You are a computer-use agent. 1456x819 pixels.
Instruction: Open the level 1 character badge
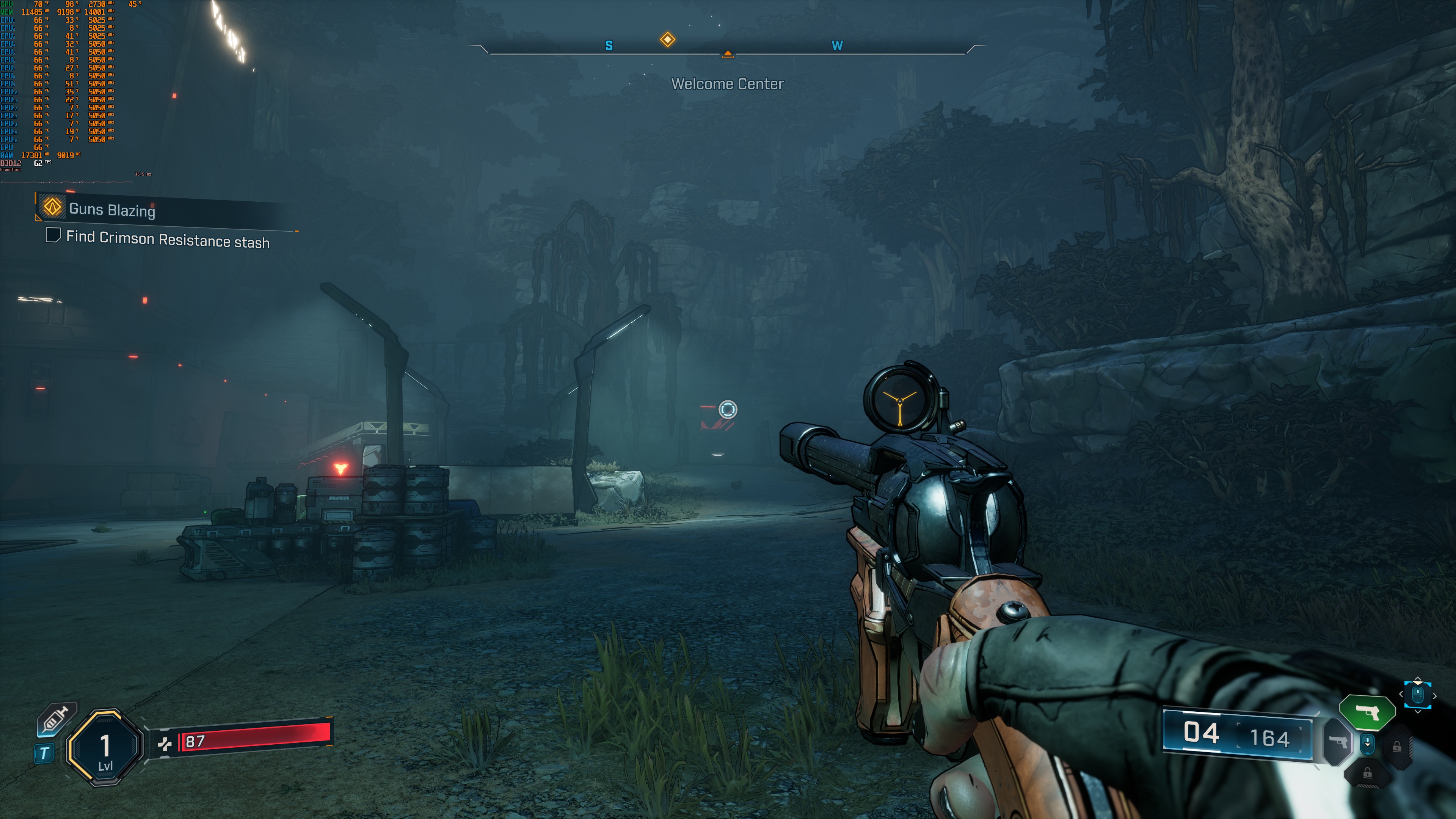pos(105,747)
